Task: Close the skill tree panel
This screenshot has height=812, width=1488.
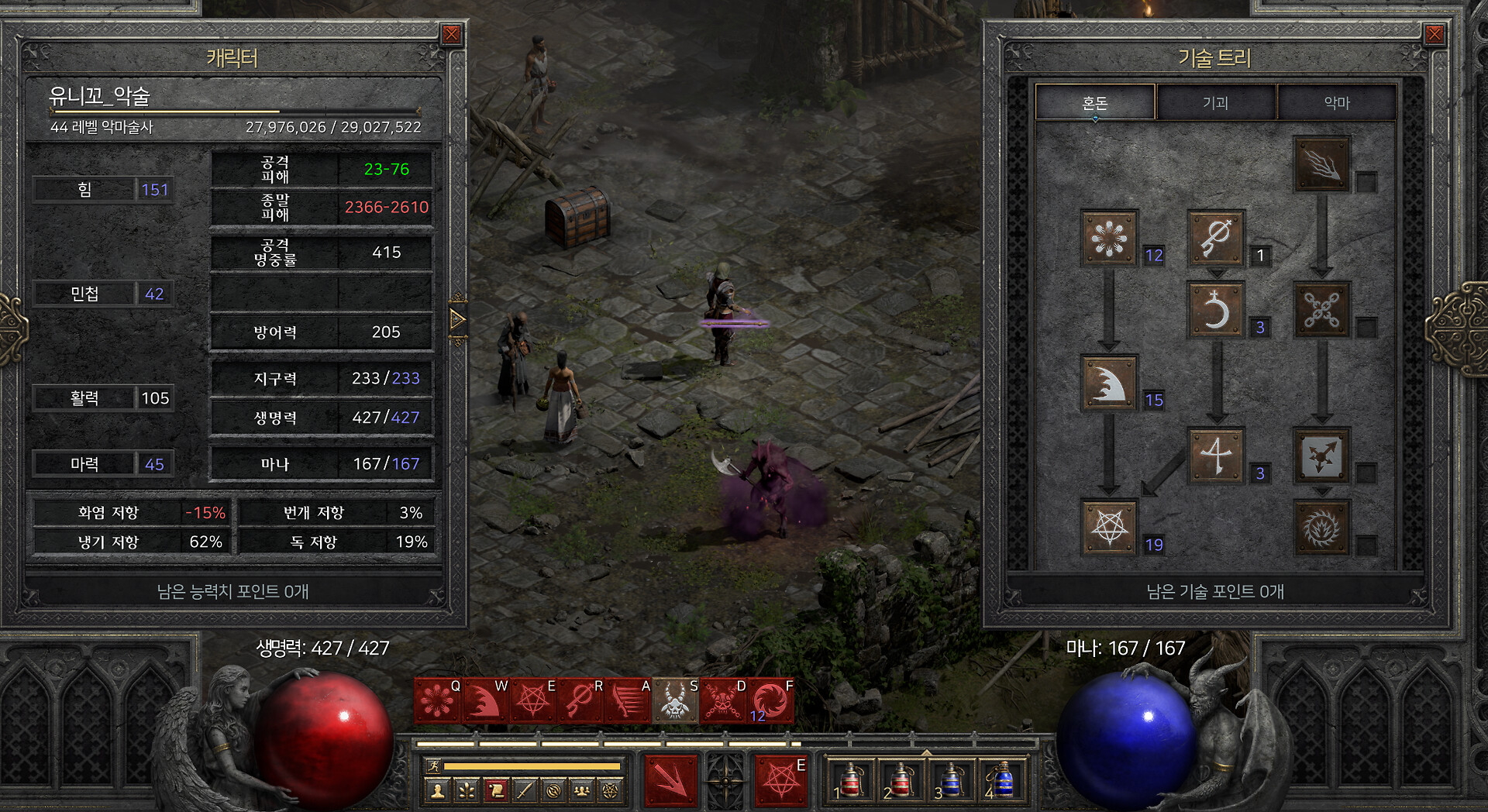Action: click(1435, 34)
